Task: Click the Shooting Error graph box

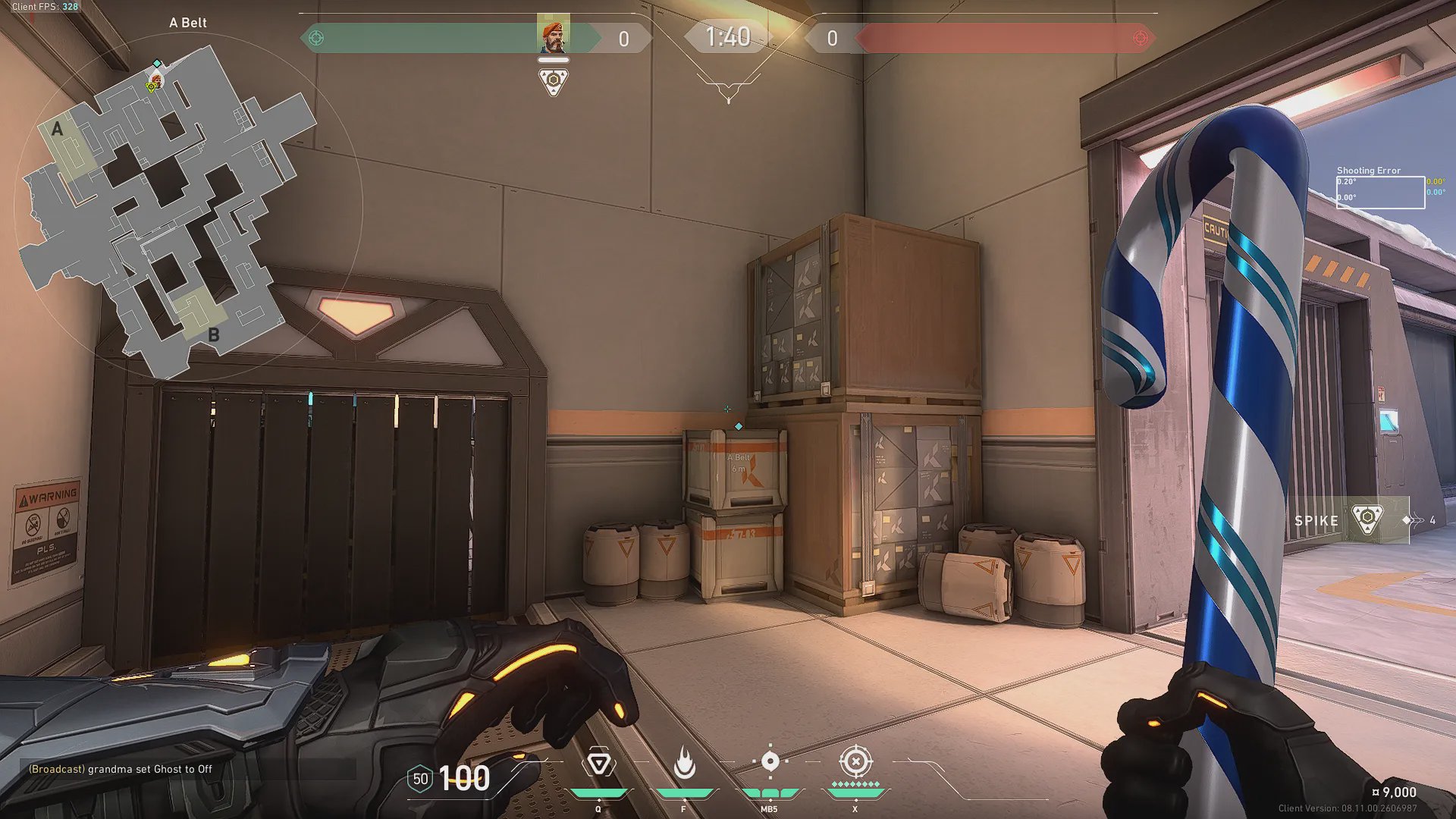Action: pyautogui.click(x=1380, y=192)
